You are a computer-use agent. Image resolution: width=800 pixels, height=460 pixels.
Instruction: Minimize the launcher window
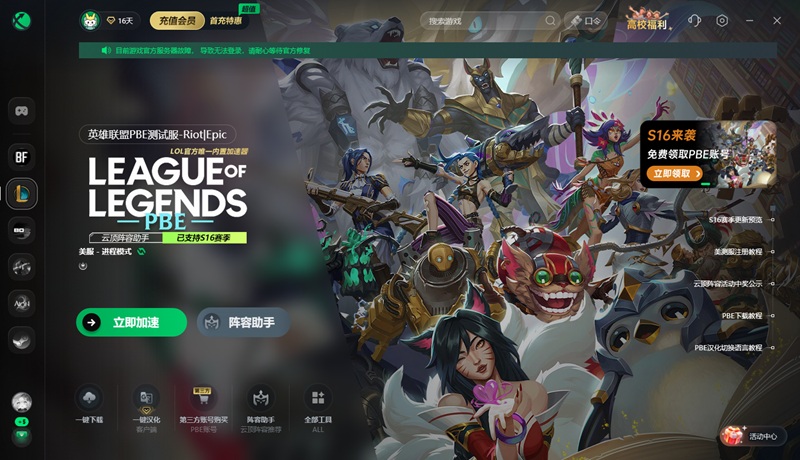[750, 20]
